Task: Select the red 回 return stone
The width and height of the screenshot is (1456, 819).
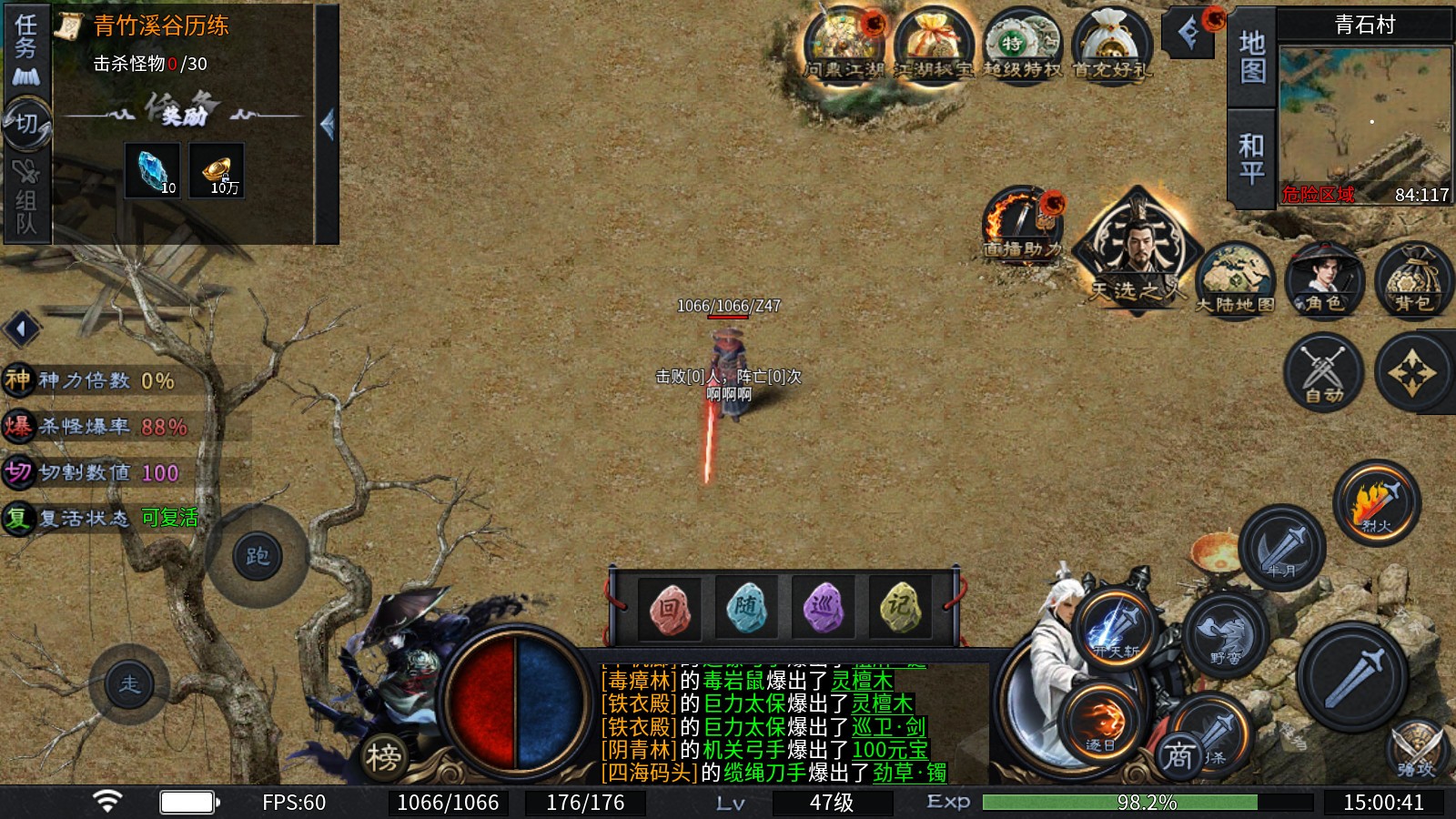Action: 669,608
